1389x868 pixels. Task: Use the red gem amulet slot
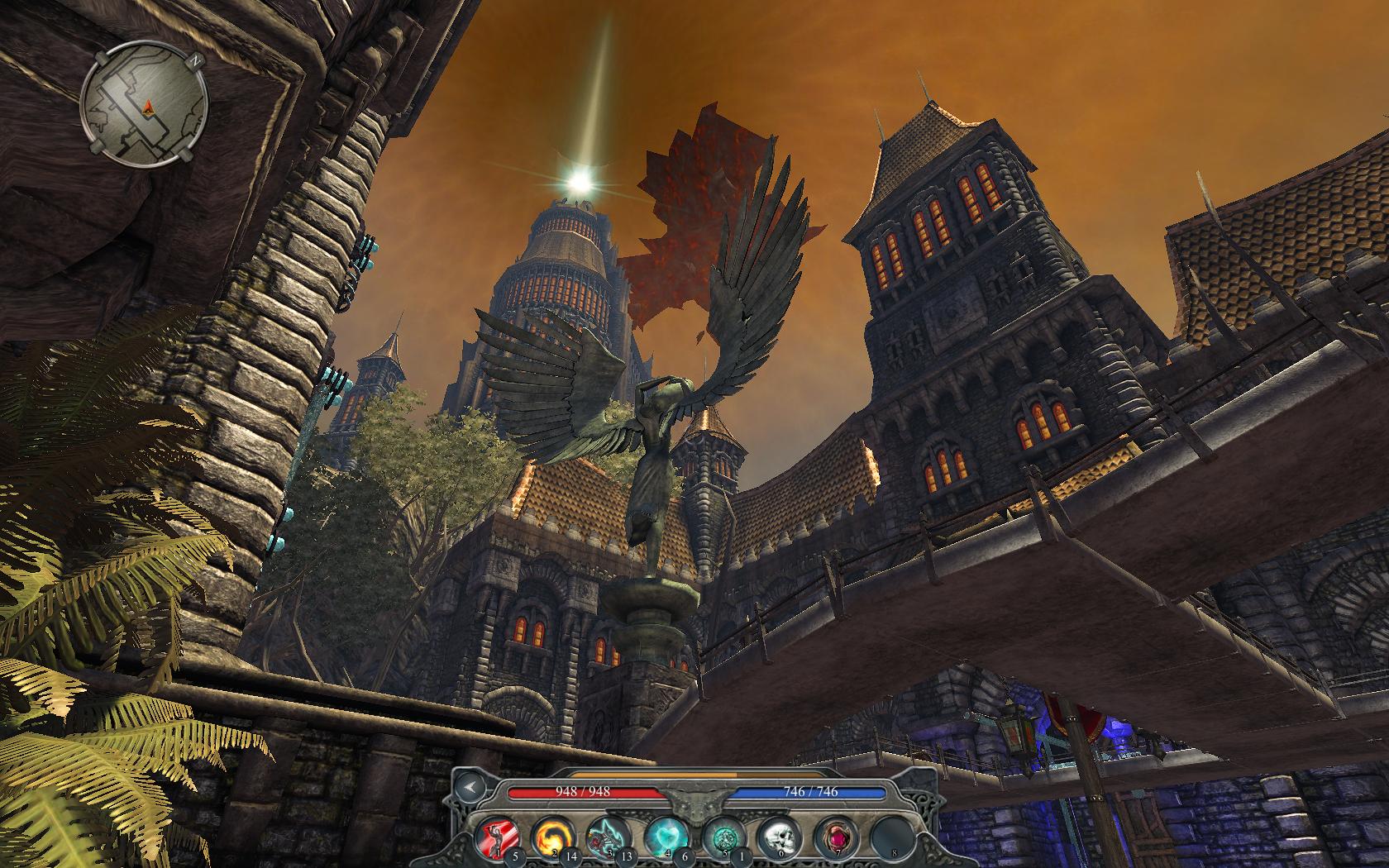pos(833,837)
